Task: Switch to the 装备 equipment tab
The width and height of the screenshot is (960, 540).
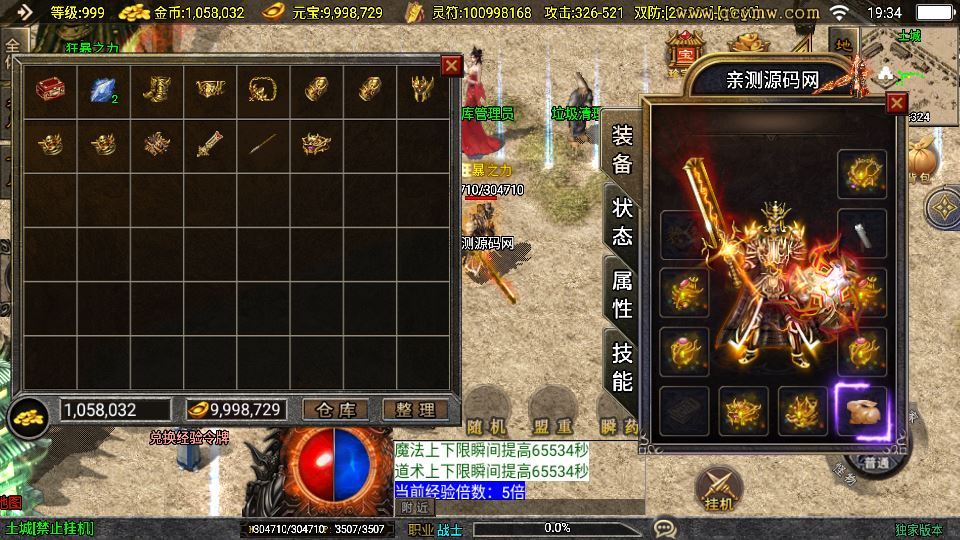Action: [x=622, y=150]
